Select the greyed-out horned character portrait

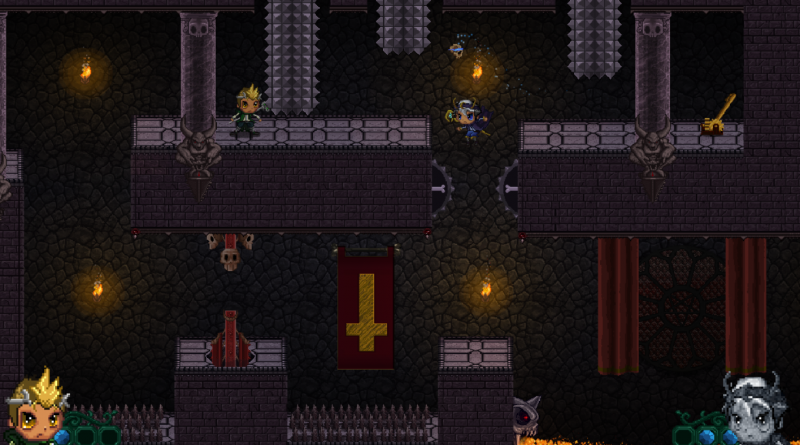pos(758,411)
